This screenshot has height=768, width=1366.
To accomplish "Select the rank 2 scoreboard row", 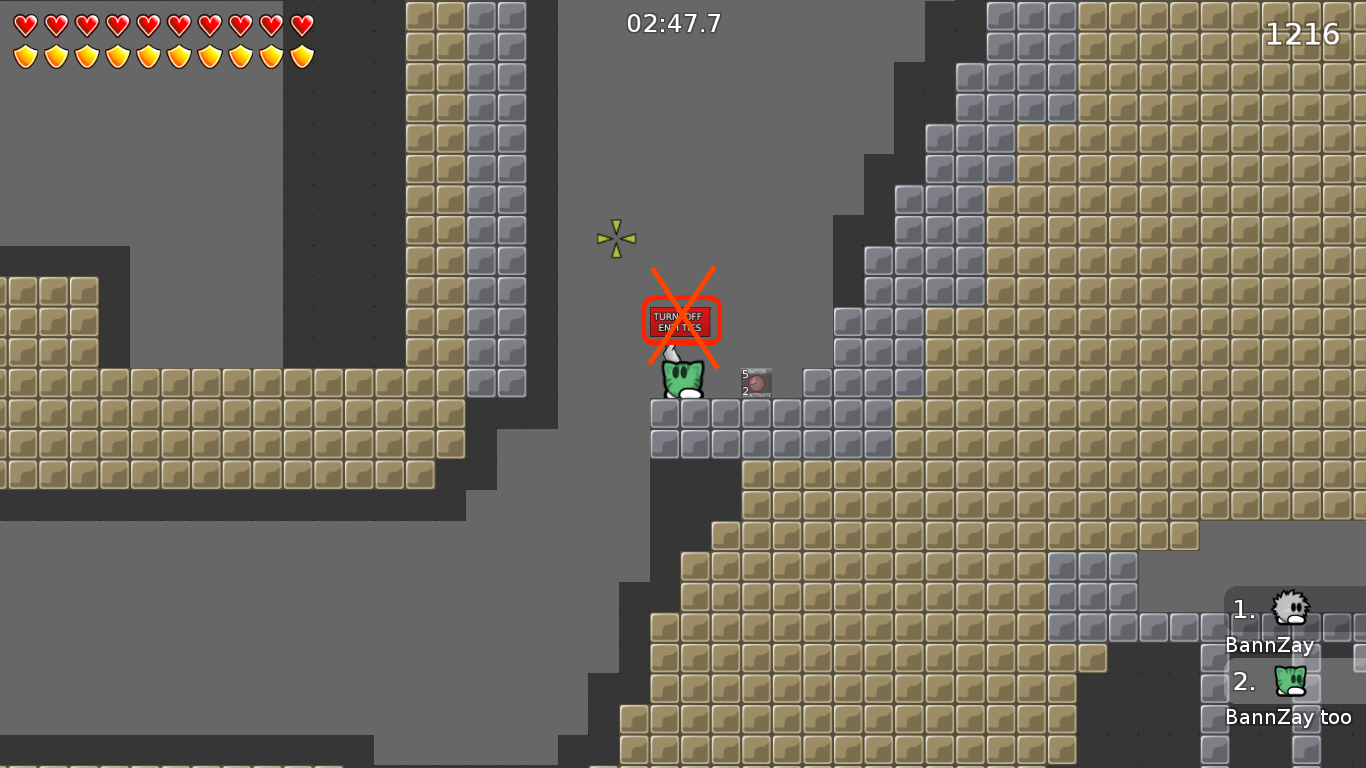I will (1280, 695).
